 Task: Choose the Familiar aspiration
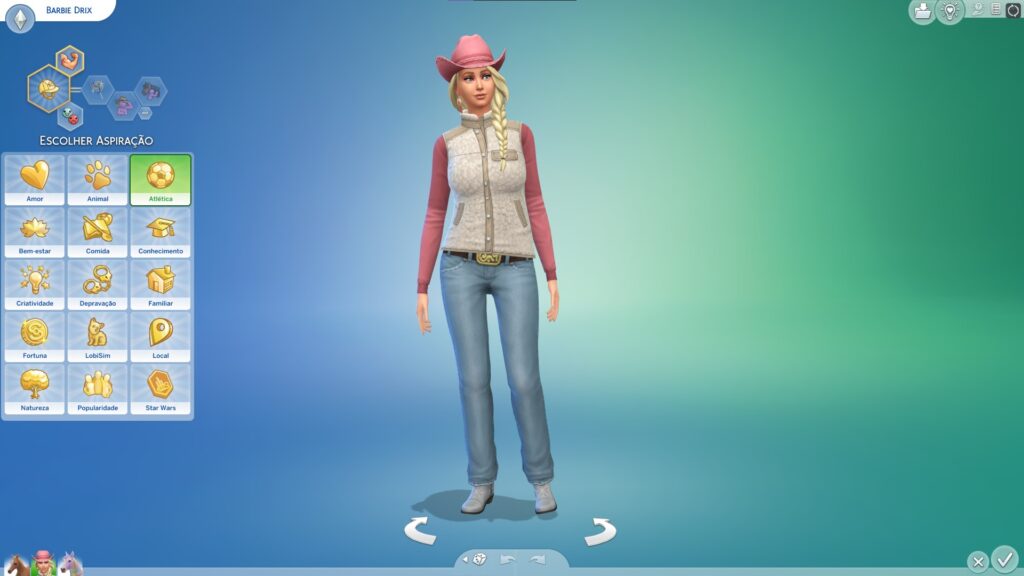[160, 284]
